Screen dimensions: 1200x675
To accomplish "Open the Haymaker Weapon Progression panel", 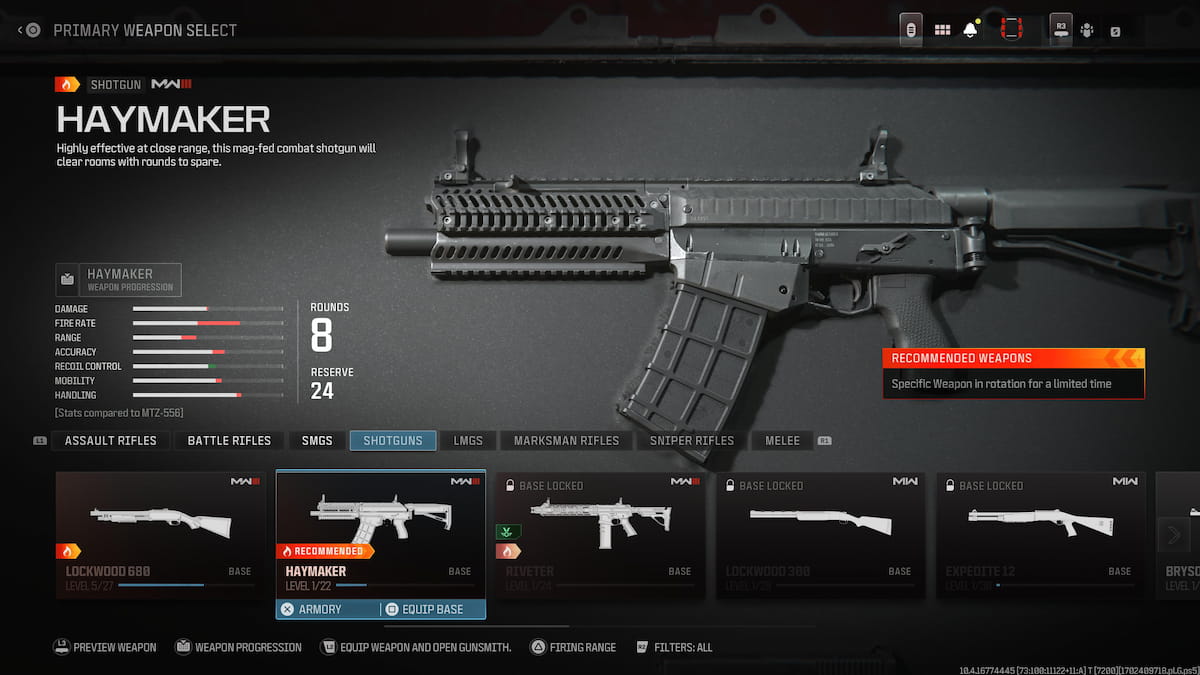I will pyautogui.click(x=119, y=280).
